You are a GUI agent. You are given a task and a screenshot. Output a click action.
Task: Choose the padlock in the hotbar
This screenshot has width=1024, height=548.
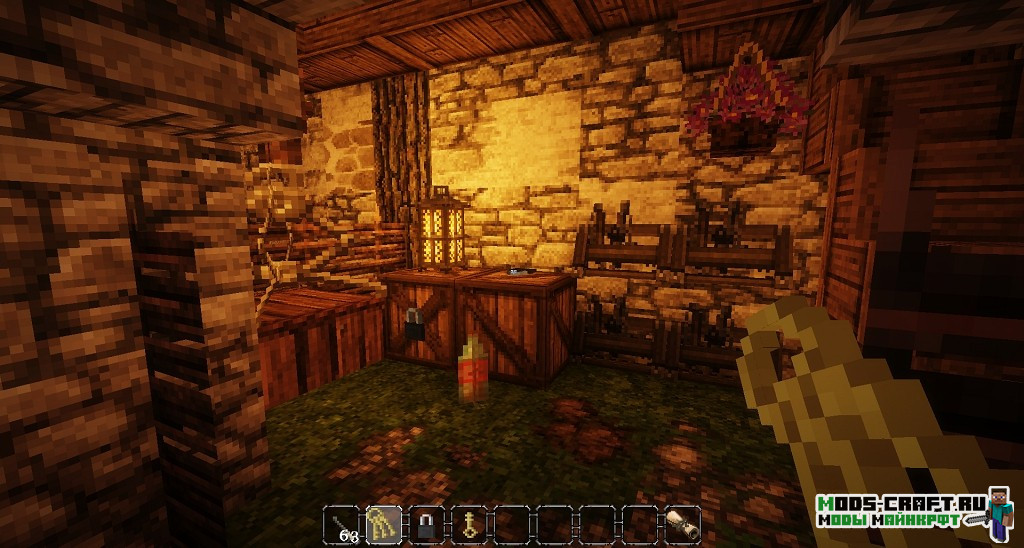click(425, 523)
